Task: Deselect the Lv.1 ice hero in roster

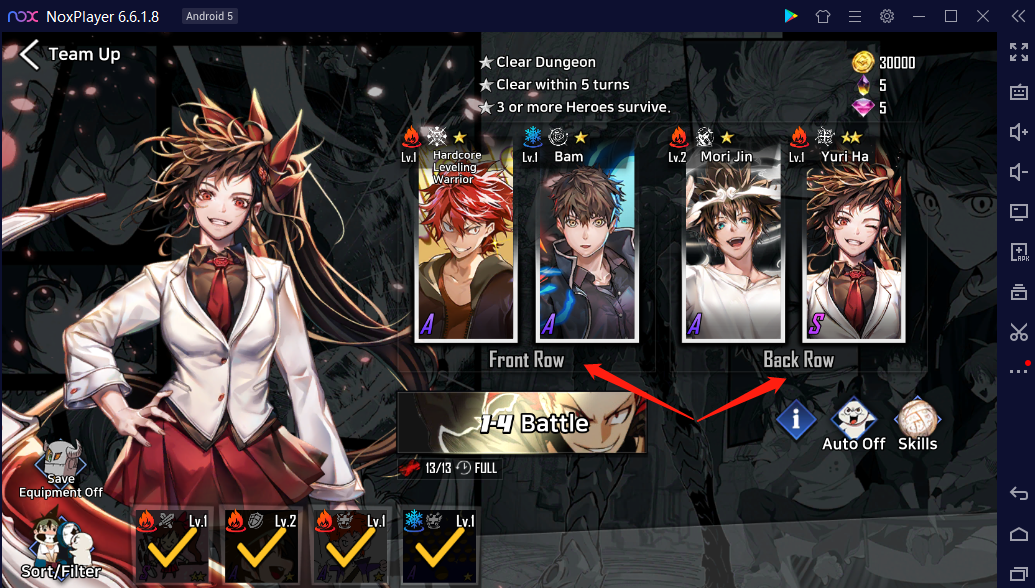Action: coord(440,545)
